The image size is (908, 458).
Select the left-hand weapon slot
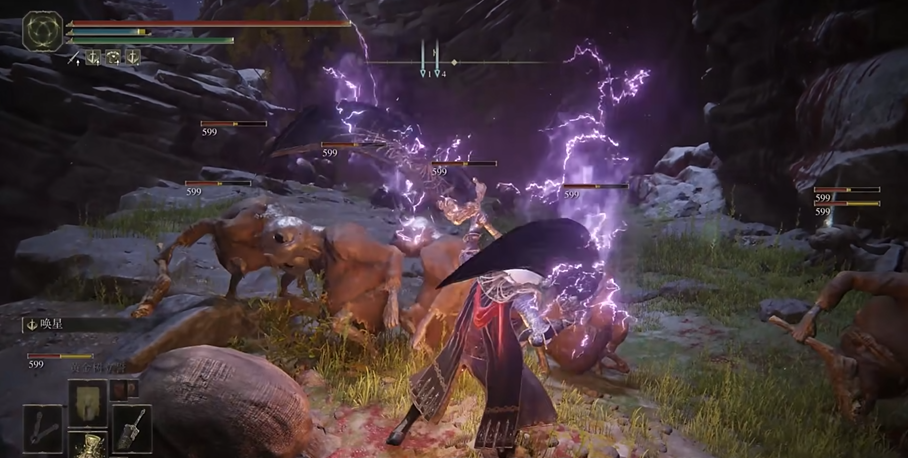[x=43, y=428]
